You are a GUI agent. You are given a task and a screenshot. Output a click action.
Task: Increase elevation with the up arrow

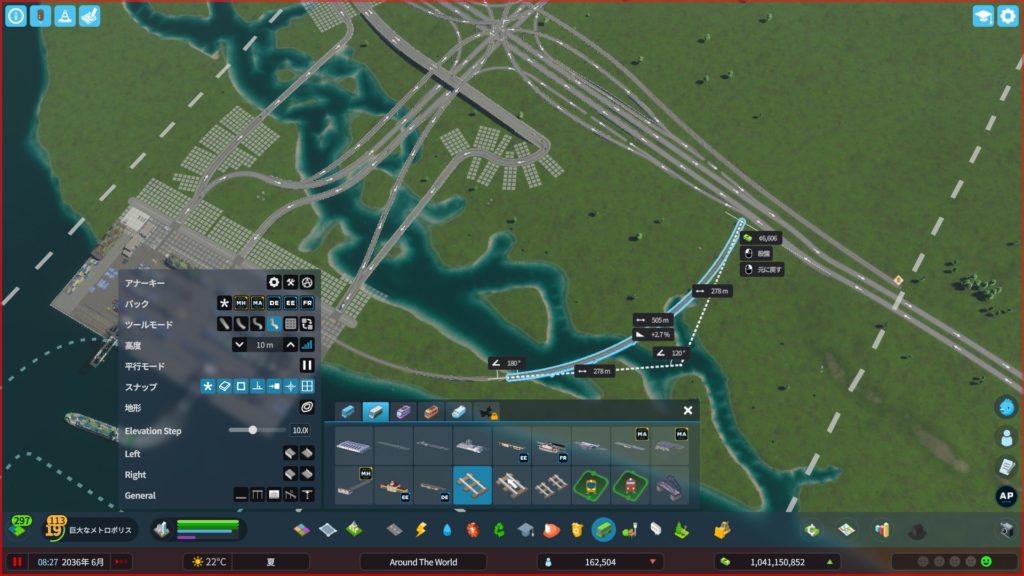[x=291, y=345]
